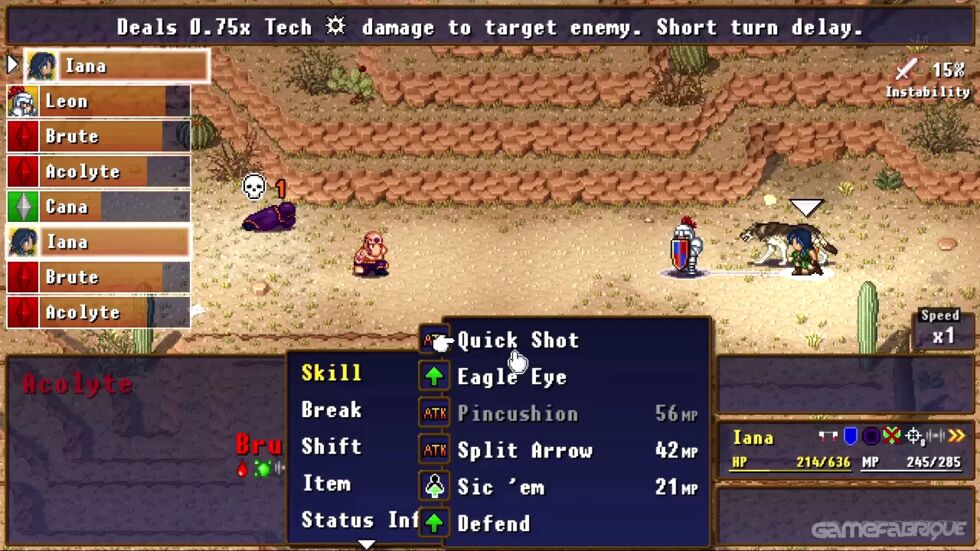
Task: Choose the Break command
Action: 331,410
